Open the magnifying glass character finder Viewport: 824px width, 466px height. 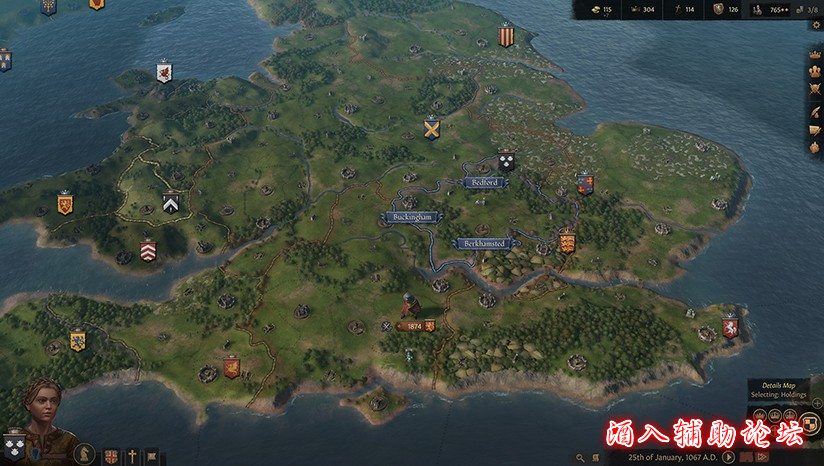coord(582,457)
